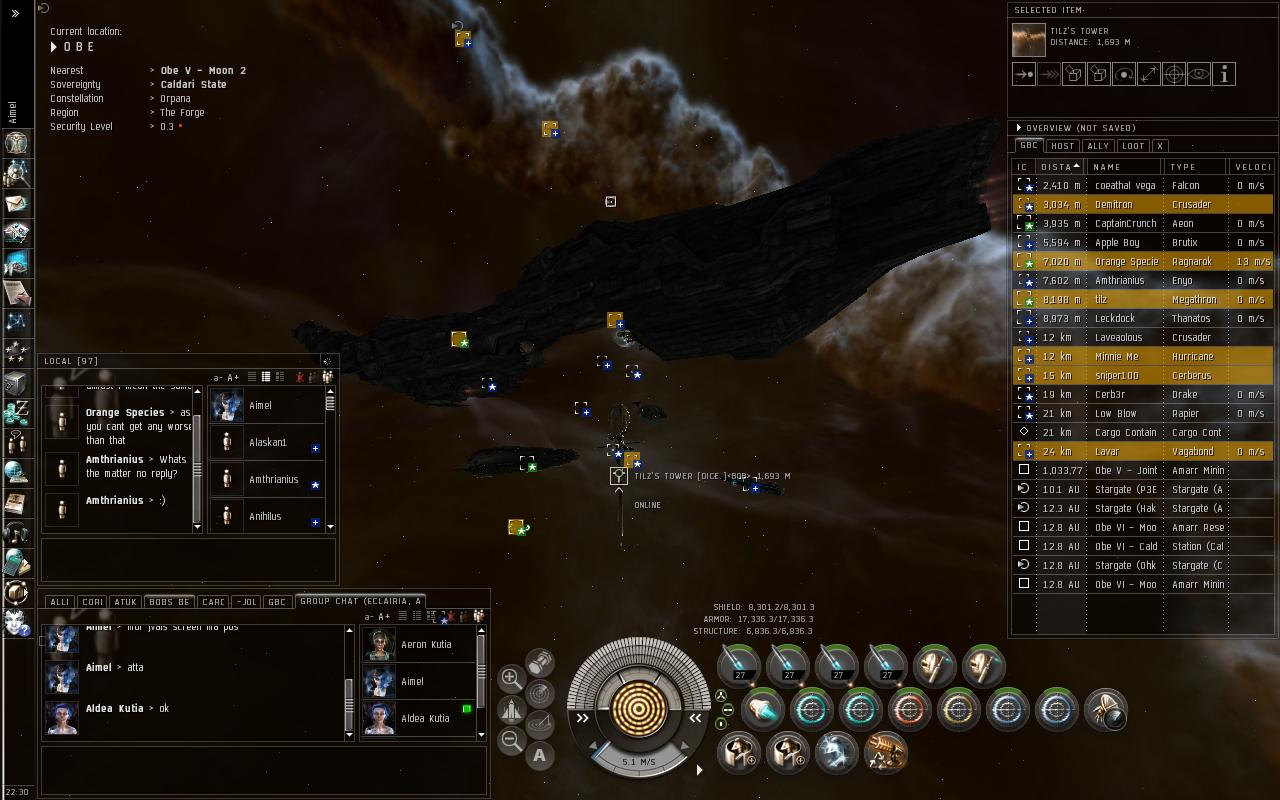This screenshot has width=1280, height=800.
Task: Open the LOOT overview tab
Action: (x=1133, y=146)
